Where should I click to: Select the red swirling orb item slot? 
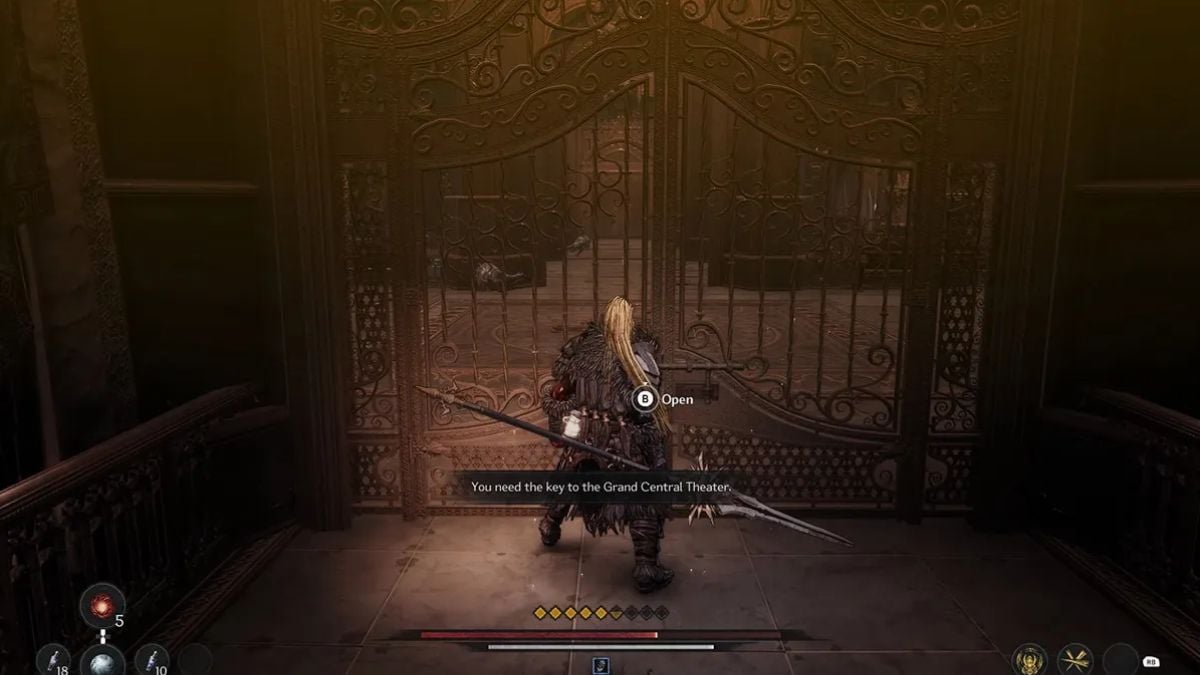tap(103, 606)
